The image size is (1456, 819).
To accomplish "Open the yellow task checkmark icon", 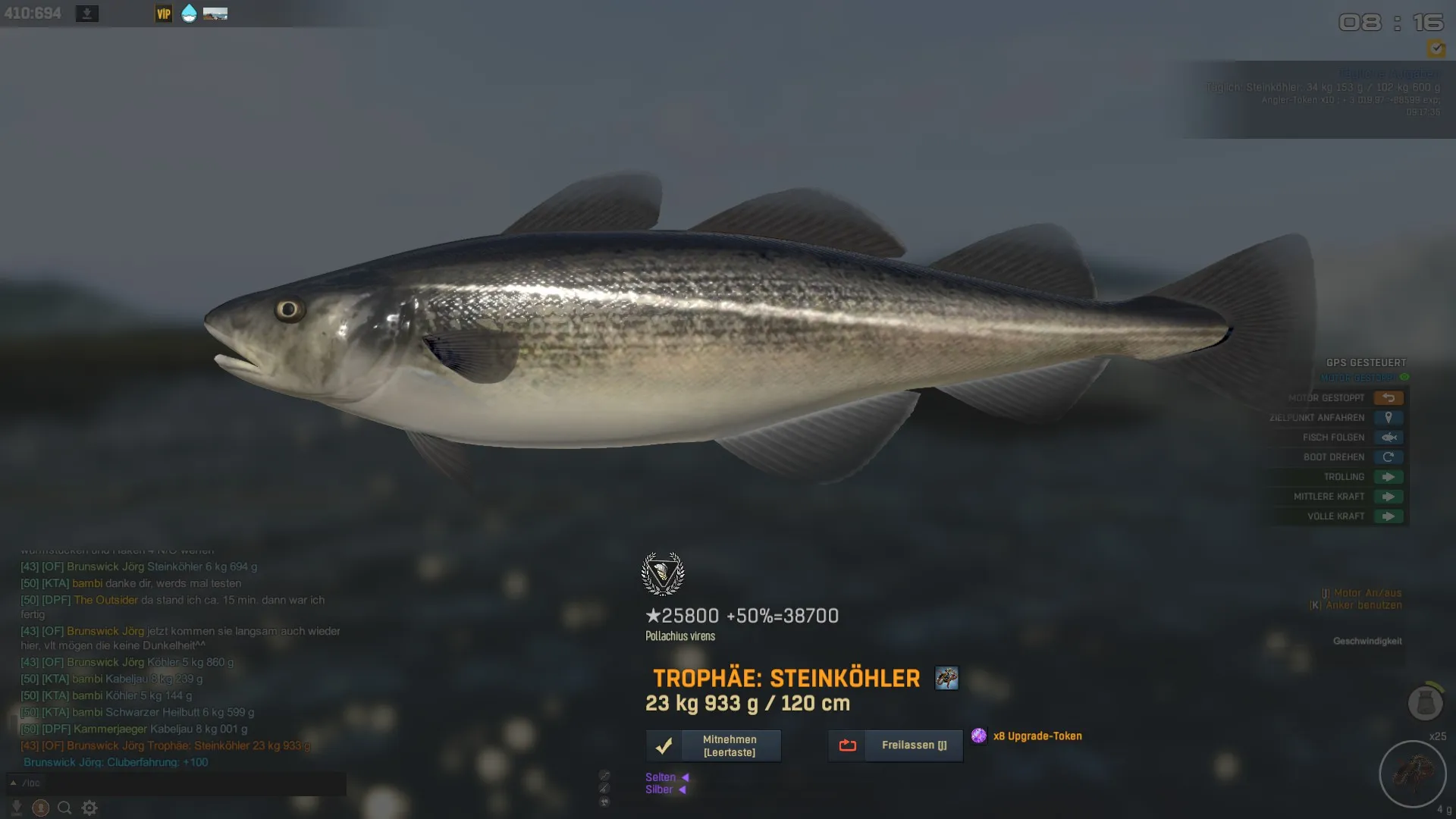I will pyautogui.click(x=1436, y=49).
